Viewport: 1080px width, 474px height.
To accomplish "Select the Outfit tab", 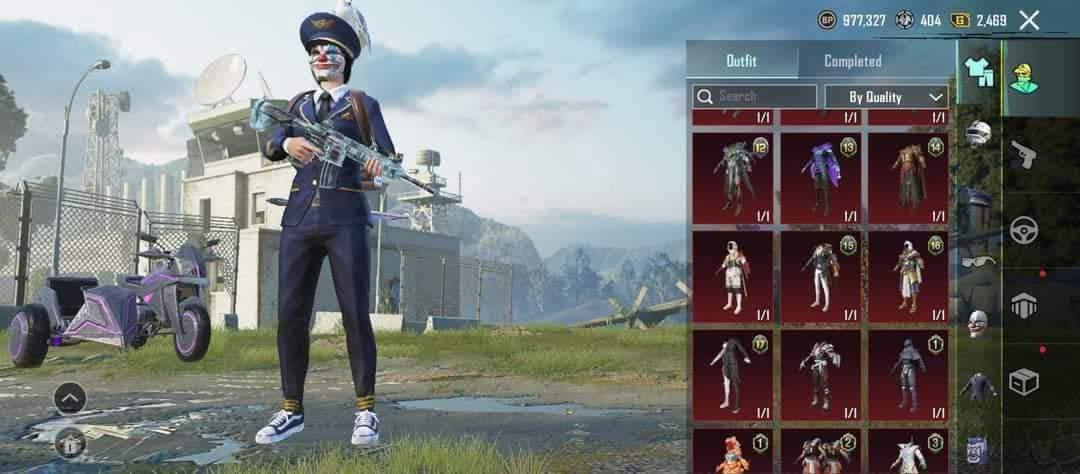I will (741, 61).
